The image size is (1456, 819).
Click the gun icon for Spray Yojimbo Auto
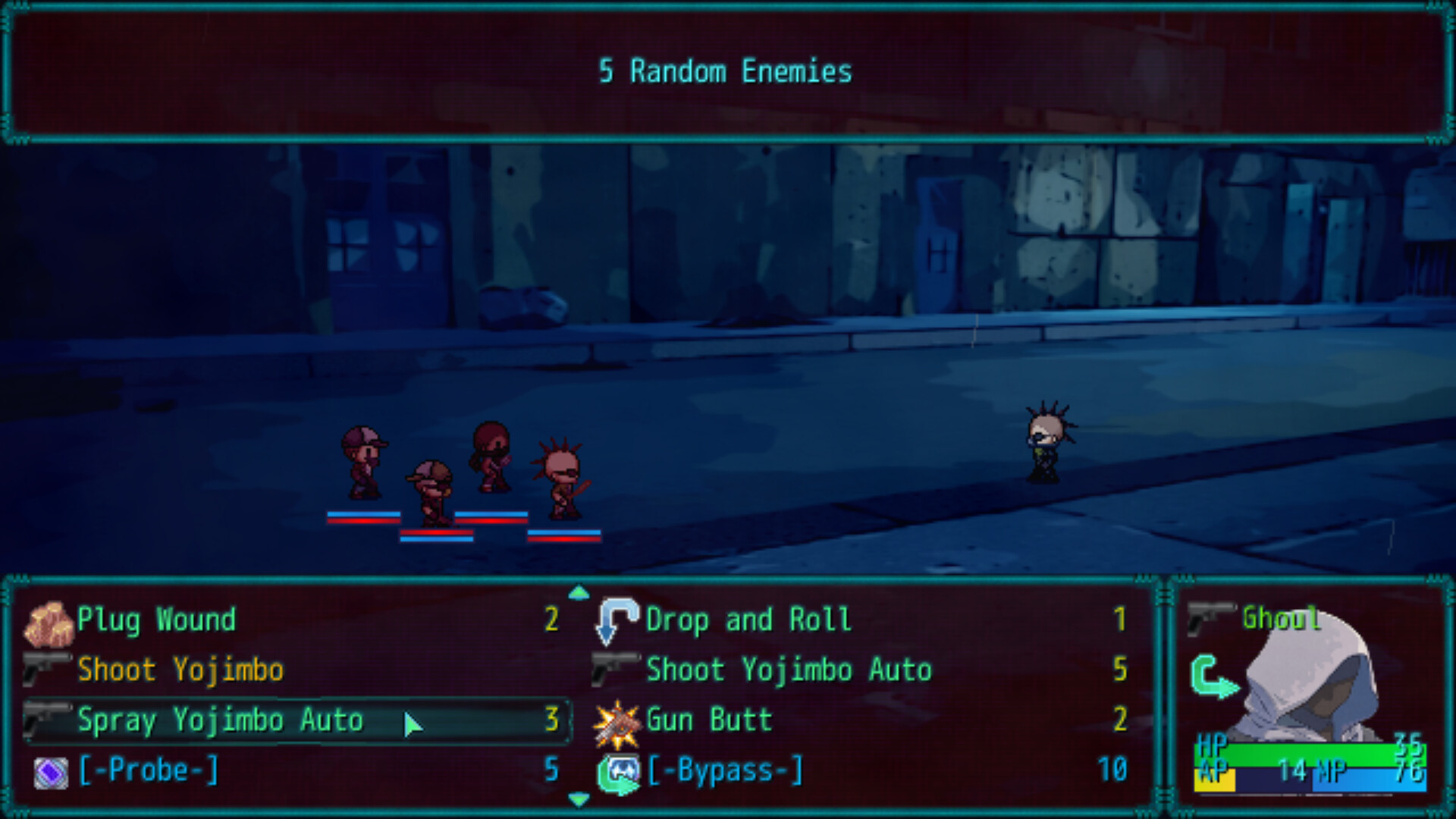[x=47, y=720]
